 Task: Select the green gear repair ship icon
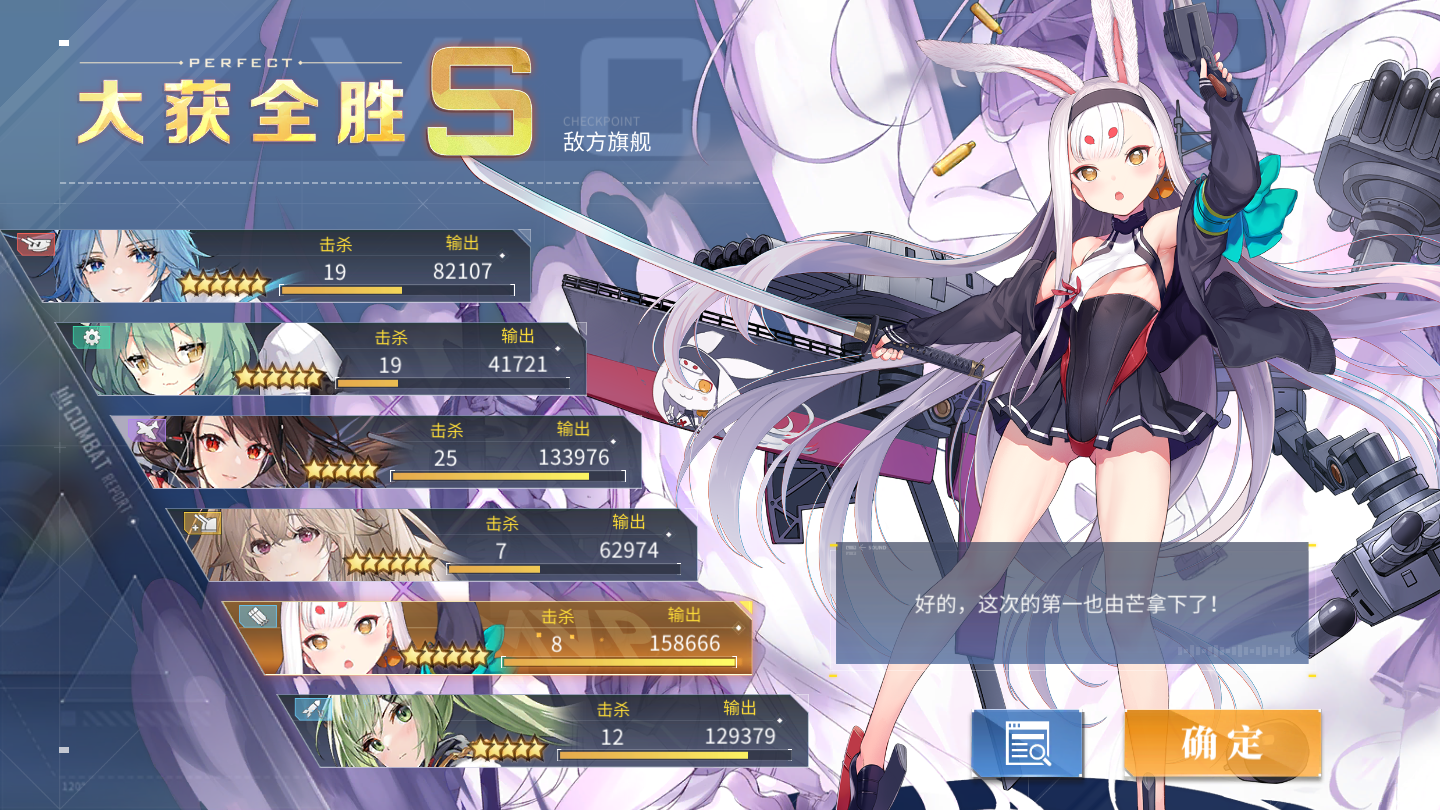pyautogui.click(x=93, y=339)
